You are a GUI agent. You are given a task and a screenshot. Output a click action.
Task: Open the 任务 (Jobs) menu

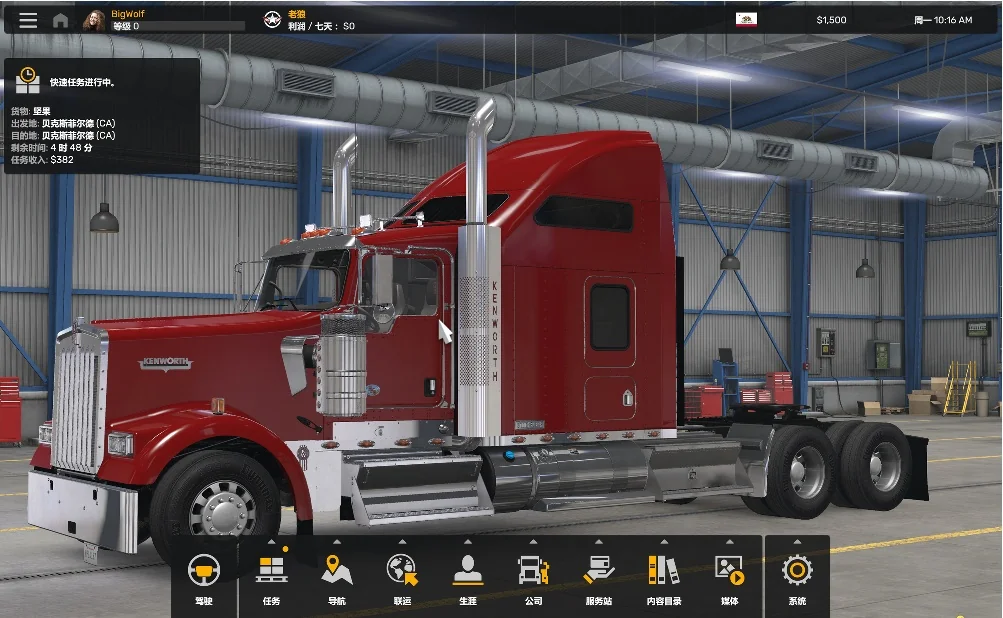271,576
